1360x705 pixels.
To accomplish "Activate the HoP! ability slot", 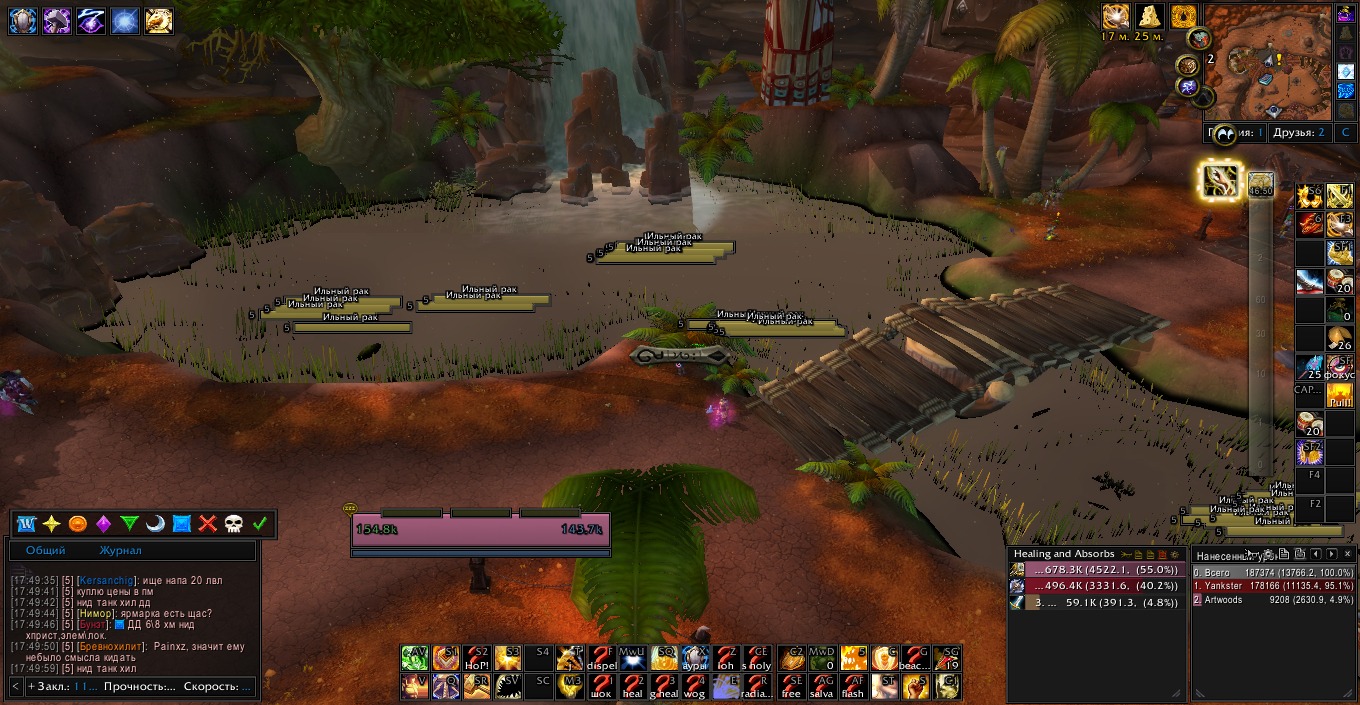I will tap(477, 657).
